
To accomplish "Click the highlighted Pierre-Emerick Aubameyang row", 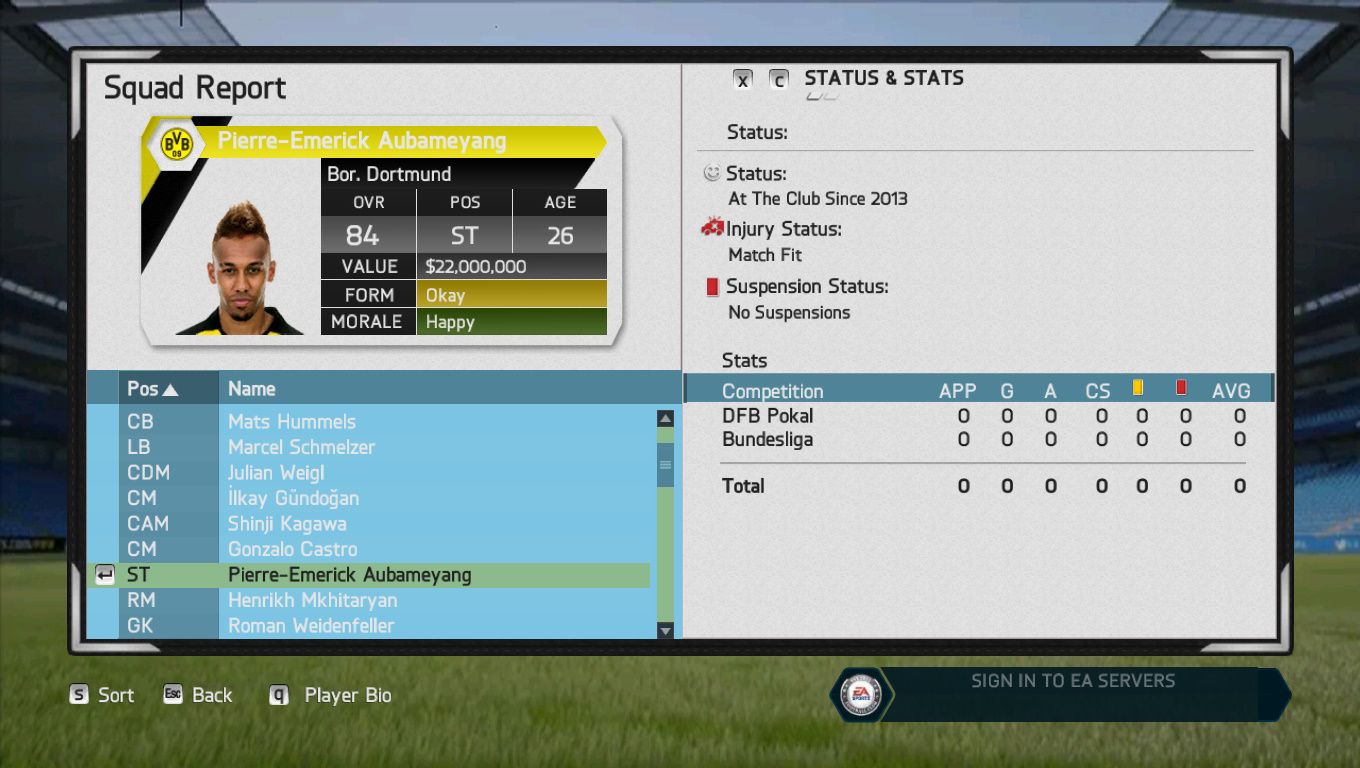I will tap(349, 575).
